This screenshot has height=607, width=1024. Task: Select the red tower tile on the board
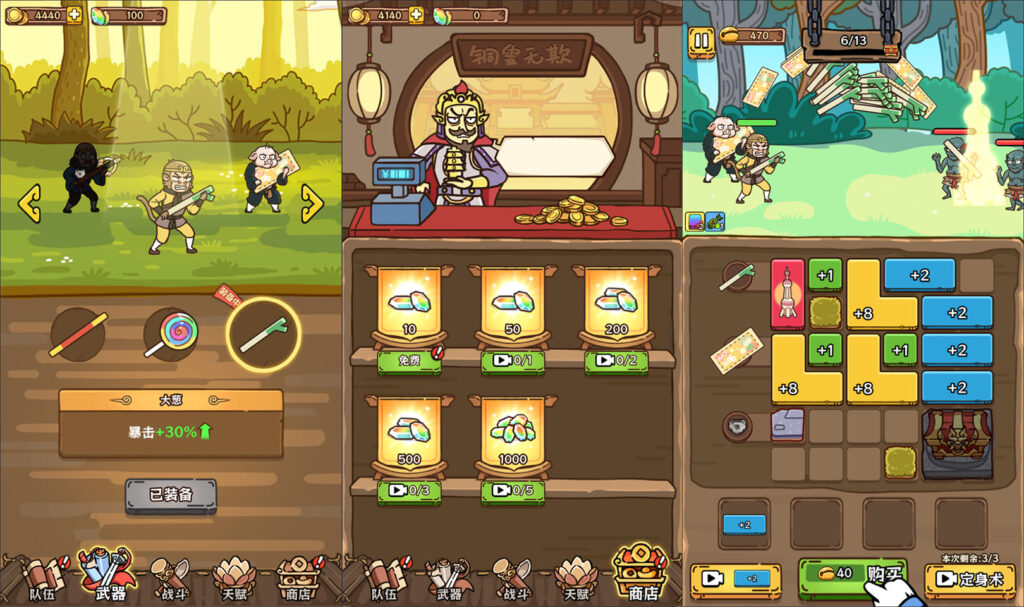(788, 293)
